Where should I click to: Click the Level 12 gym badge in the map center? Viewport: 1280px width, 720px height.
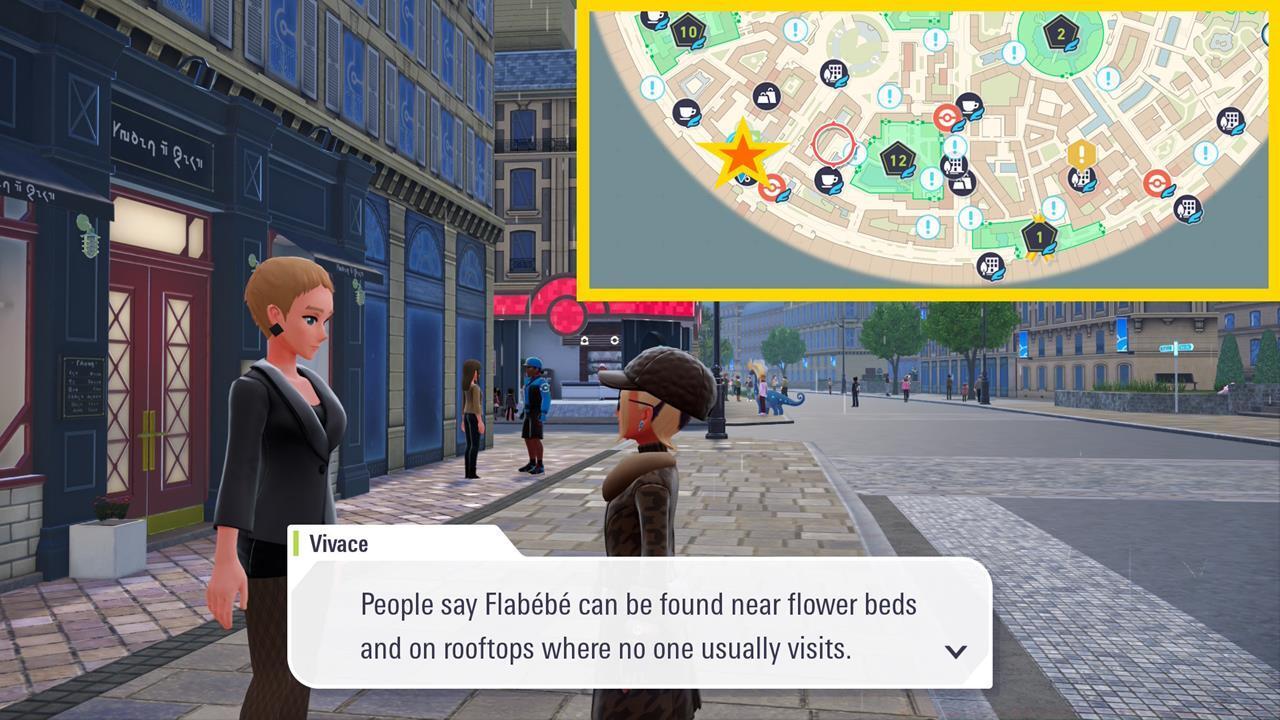896,160
